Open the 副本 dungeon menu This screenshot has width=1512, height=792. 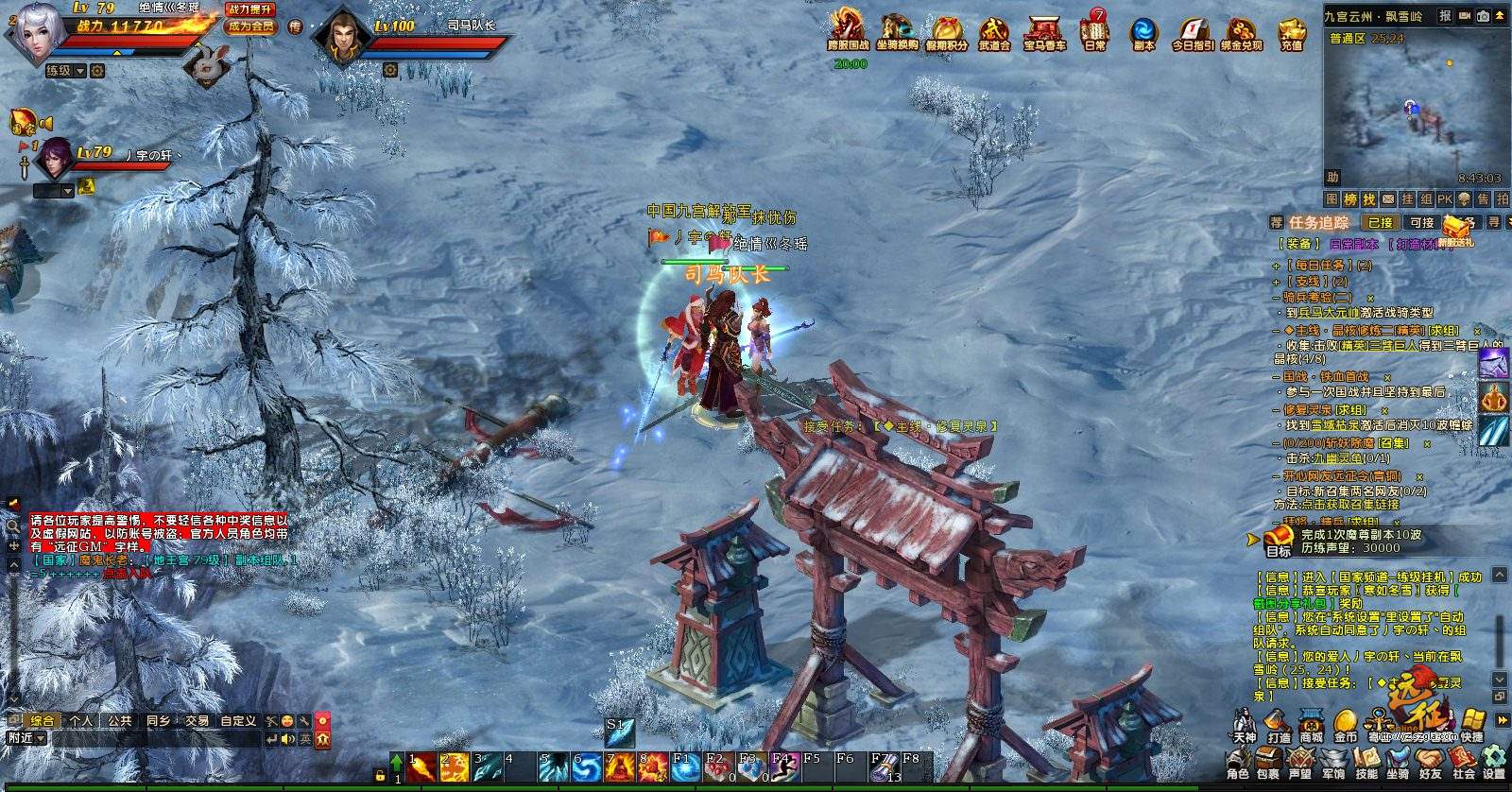(1143, 33)
